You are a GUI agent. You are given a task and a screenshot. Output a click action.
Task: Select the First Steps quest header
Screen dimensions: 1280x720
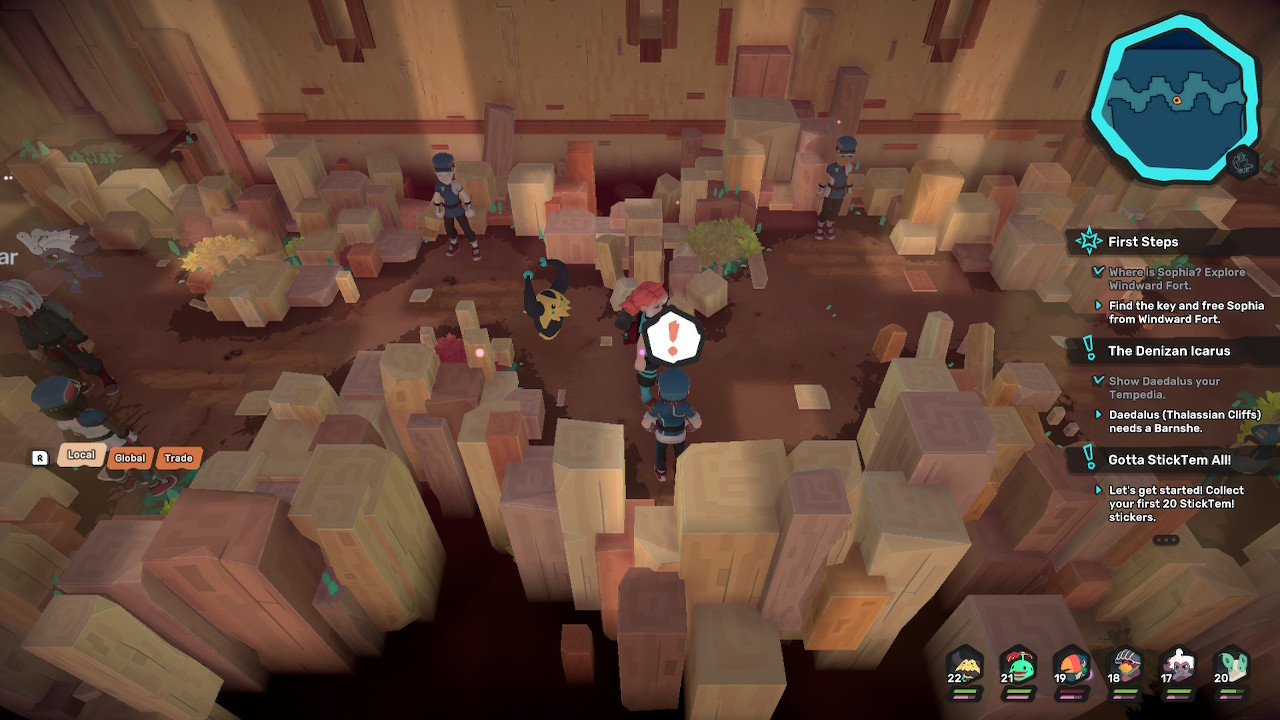pos(1143,242)
